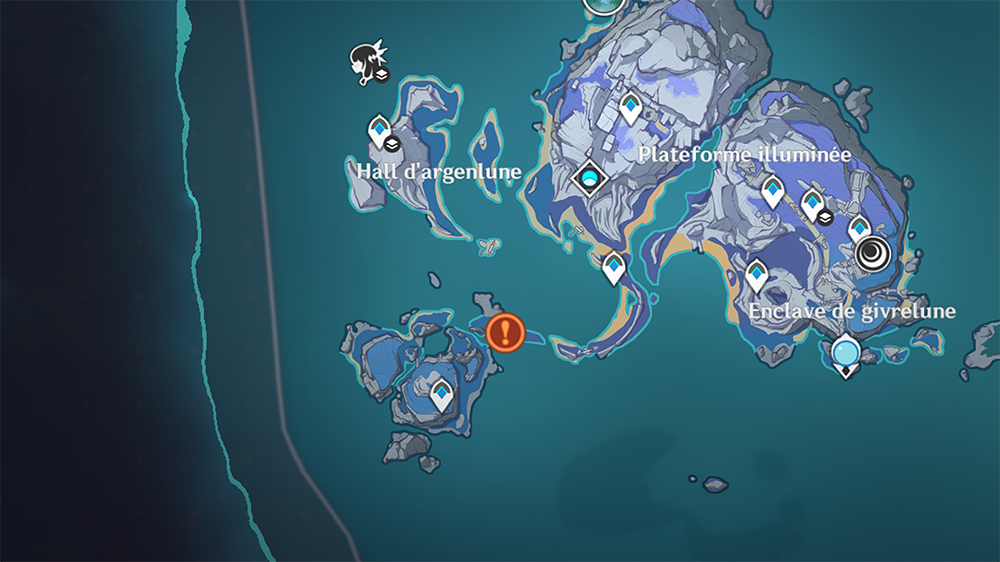Choose the teleport waypoint beside Hall d'argenlune
This screenshot has width=1000, height=562.
click(379, 131)
